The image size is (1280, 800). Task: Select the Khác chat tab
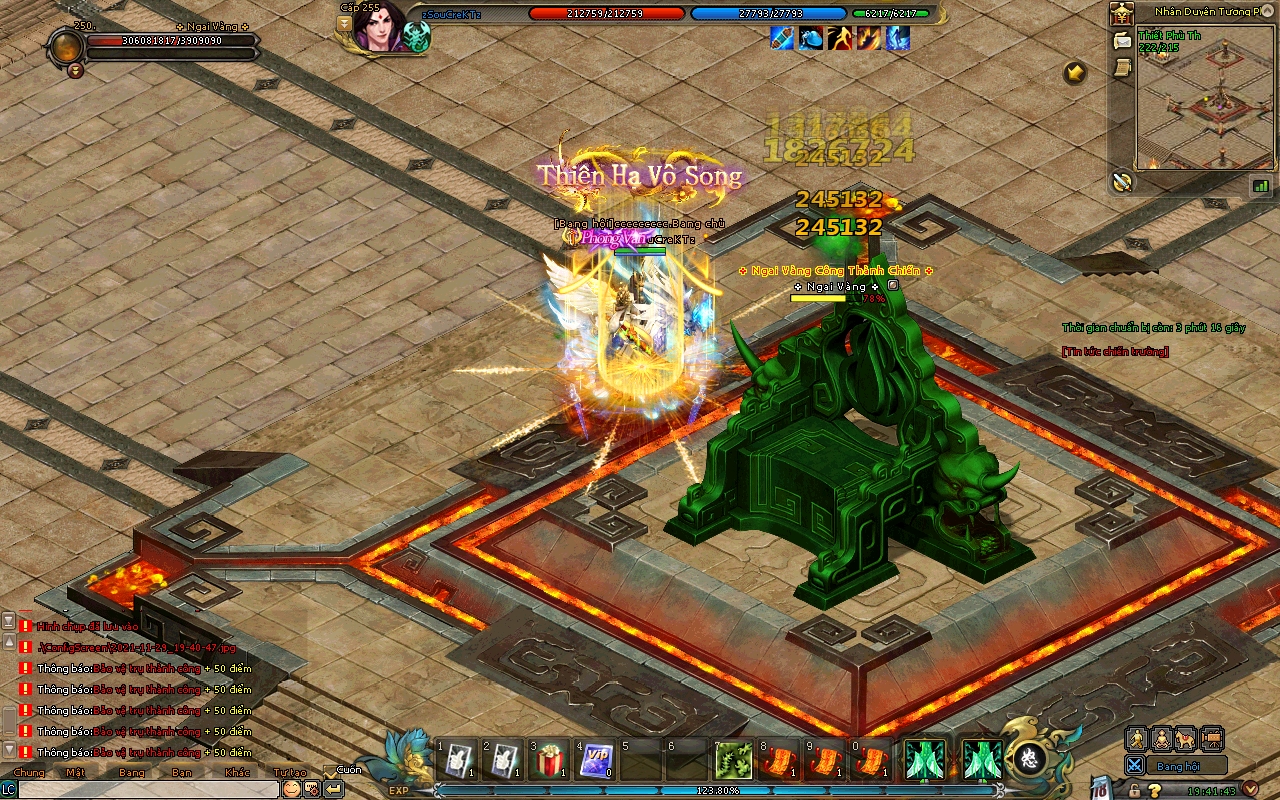pyautogui.click(x=238, y=772)
